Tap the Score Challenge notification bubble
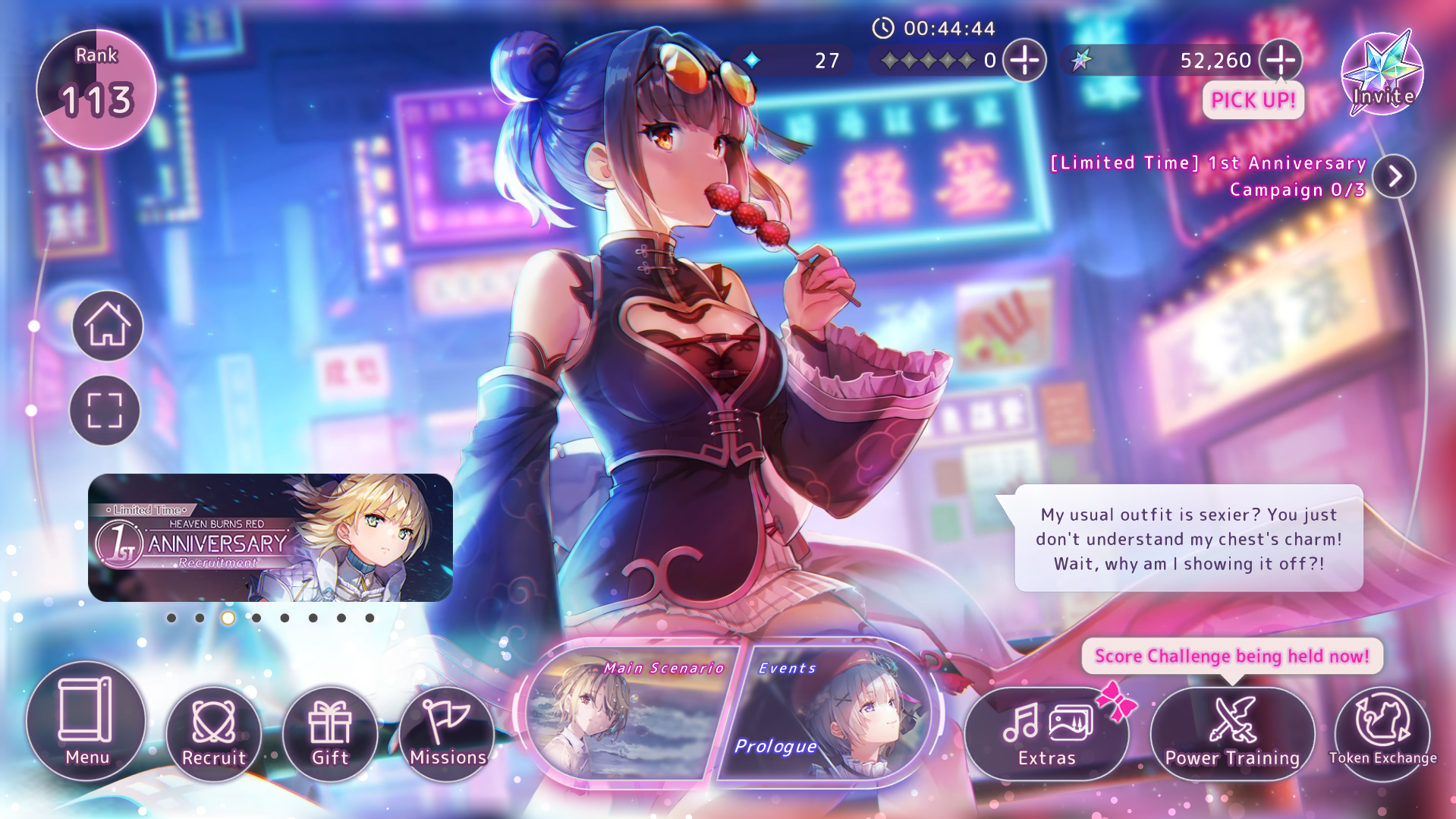1456x819 pixels. point(1231,656)
